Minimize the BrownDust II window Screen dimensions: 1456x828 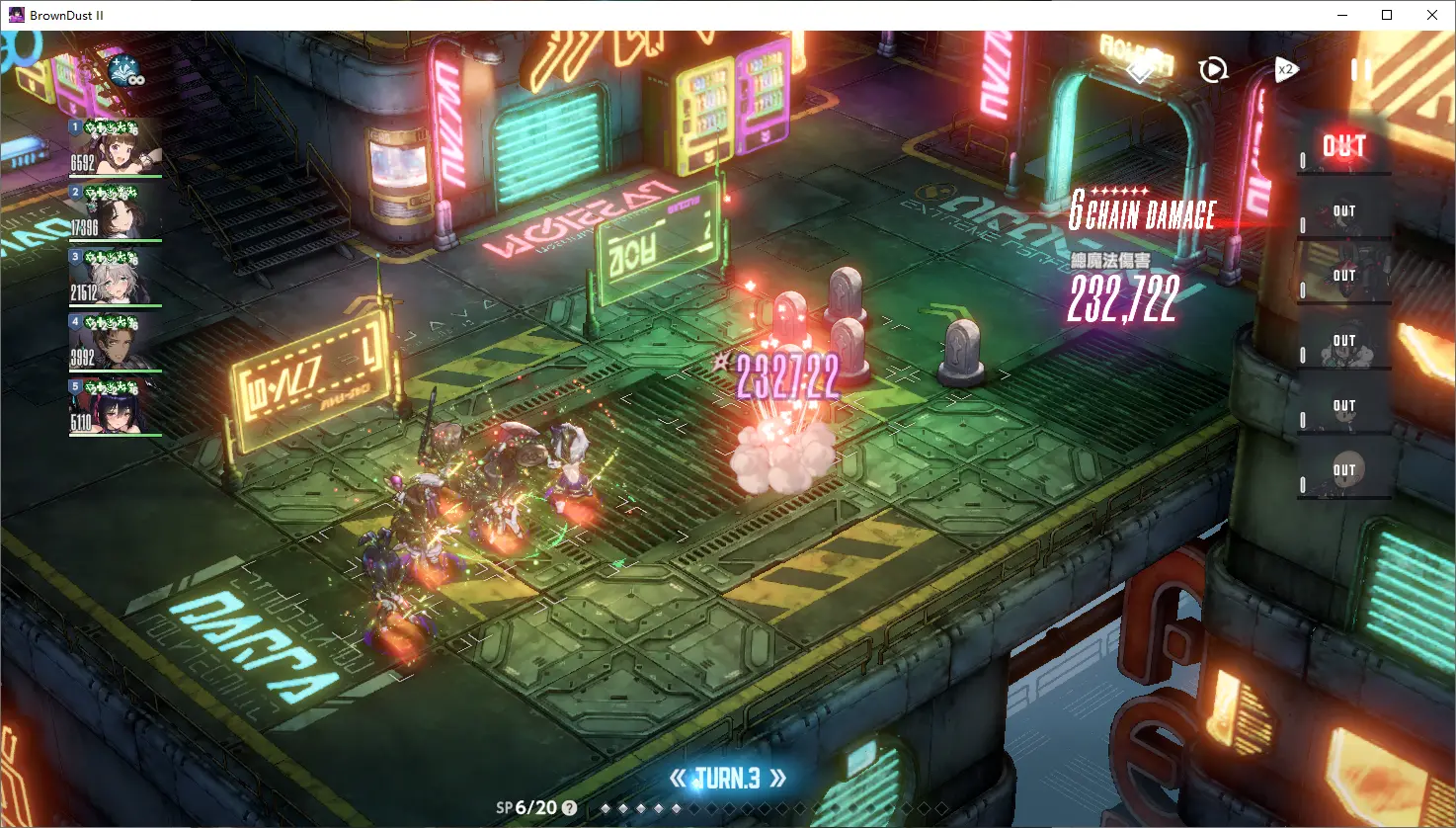tap(1342, 15)
